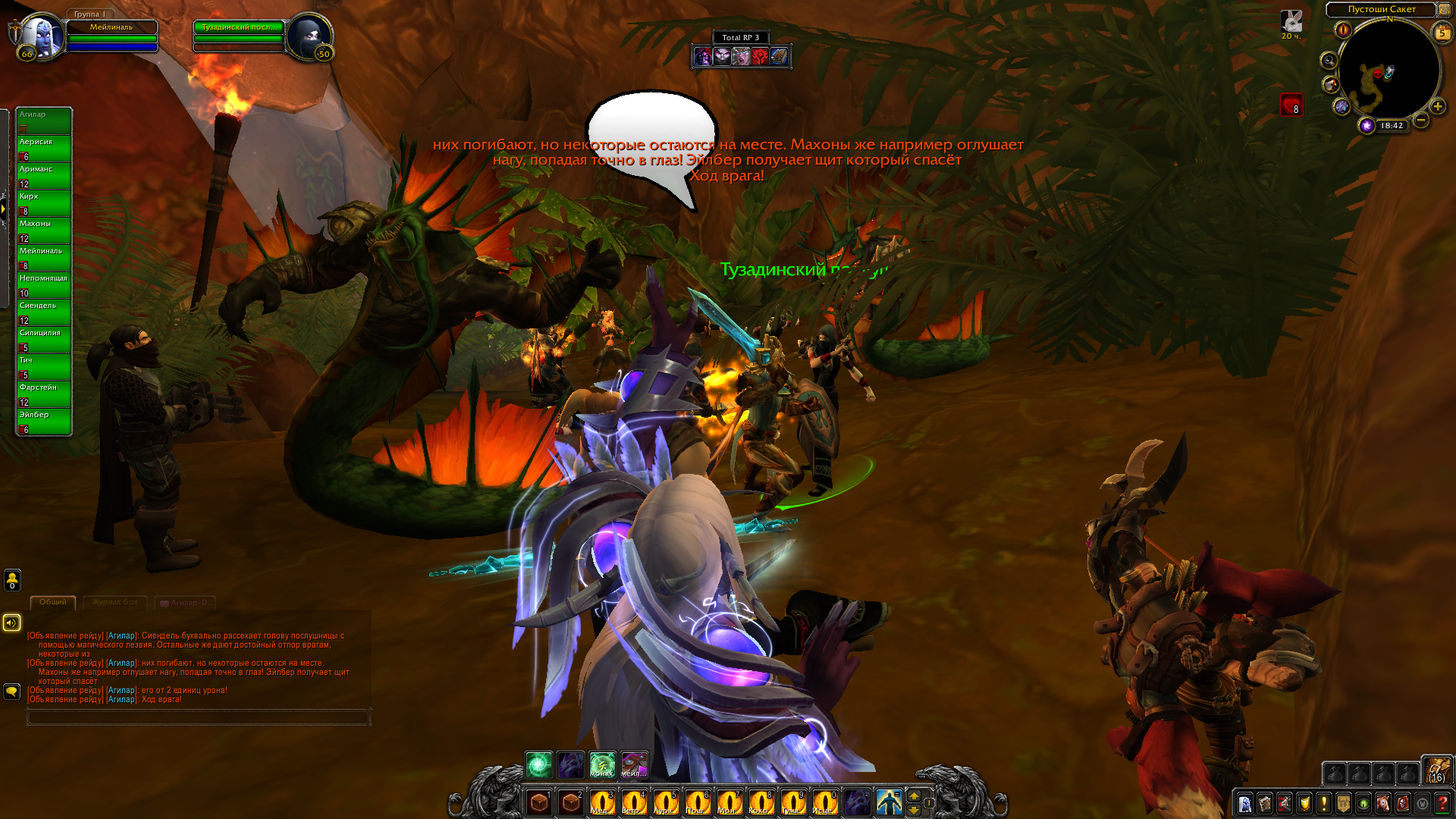Click the hooded target portrait
The width and height of the screenshot is (1456, 819).
click(x=309, y=36)
